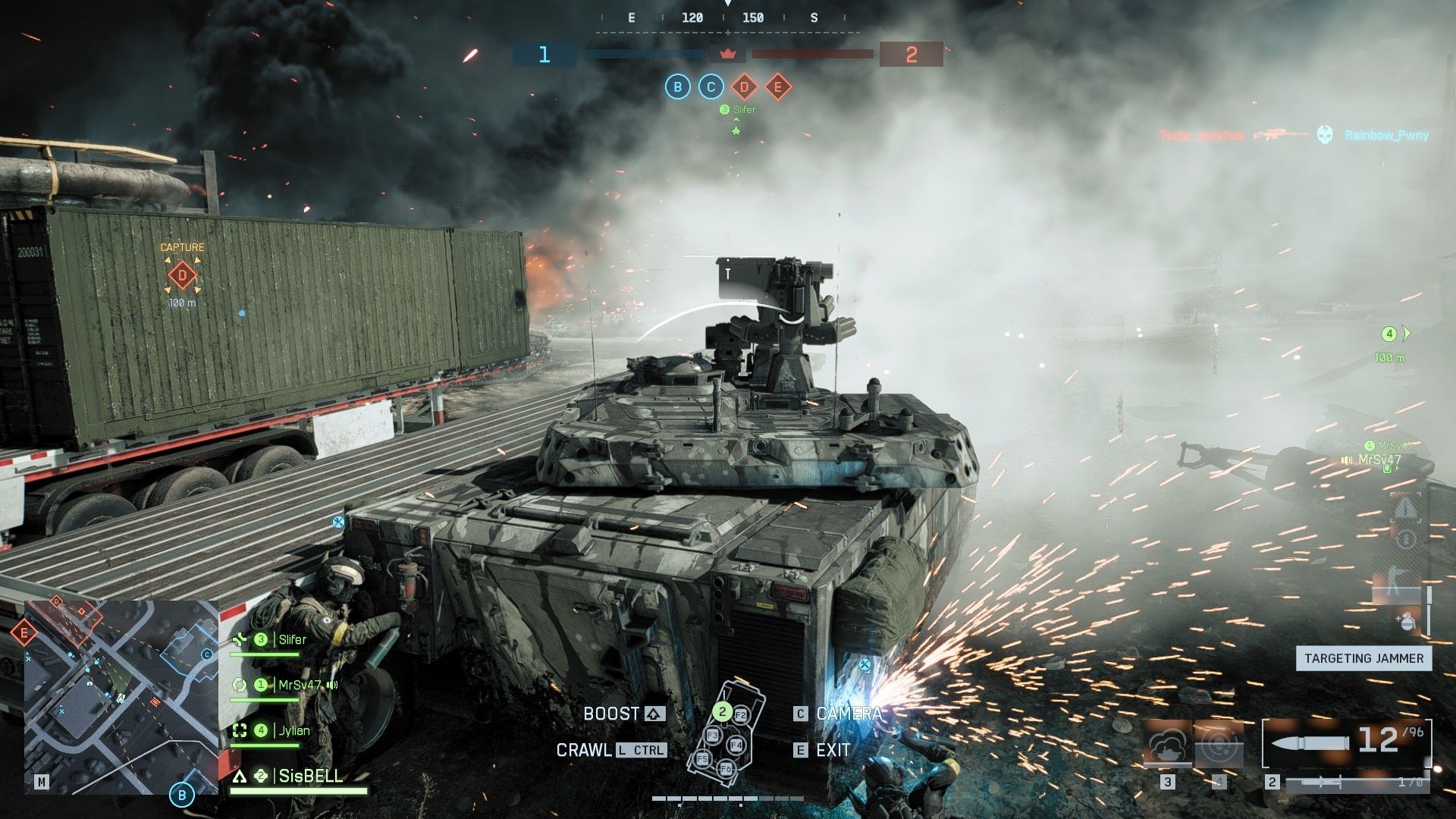Image resolution: width=1456 pixels, height=819 pixels.
Task: Click the D-pad ping icon next to SisBELL
Action: [261, 777]
